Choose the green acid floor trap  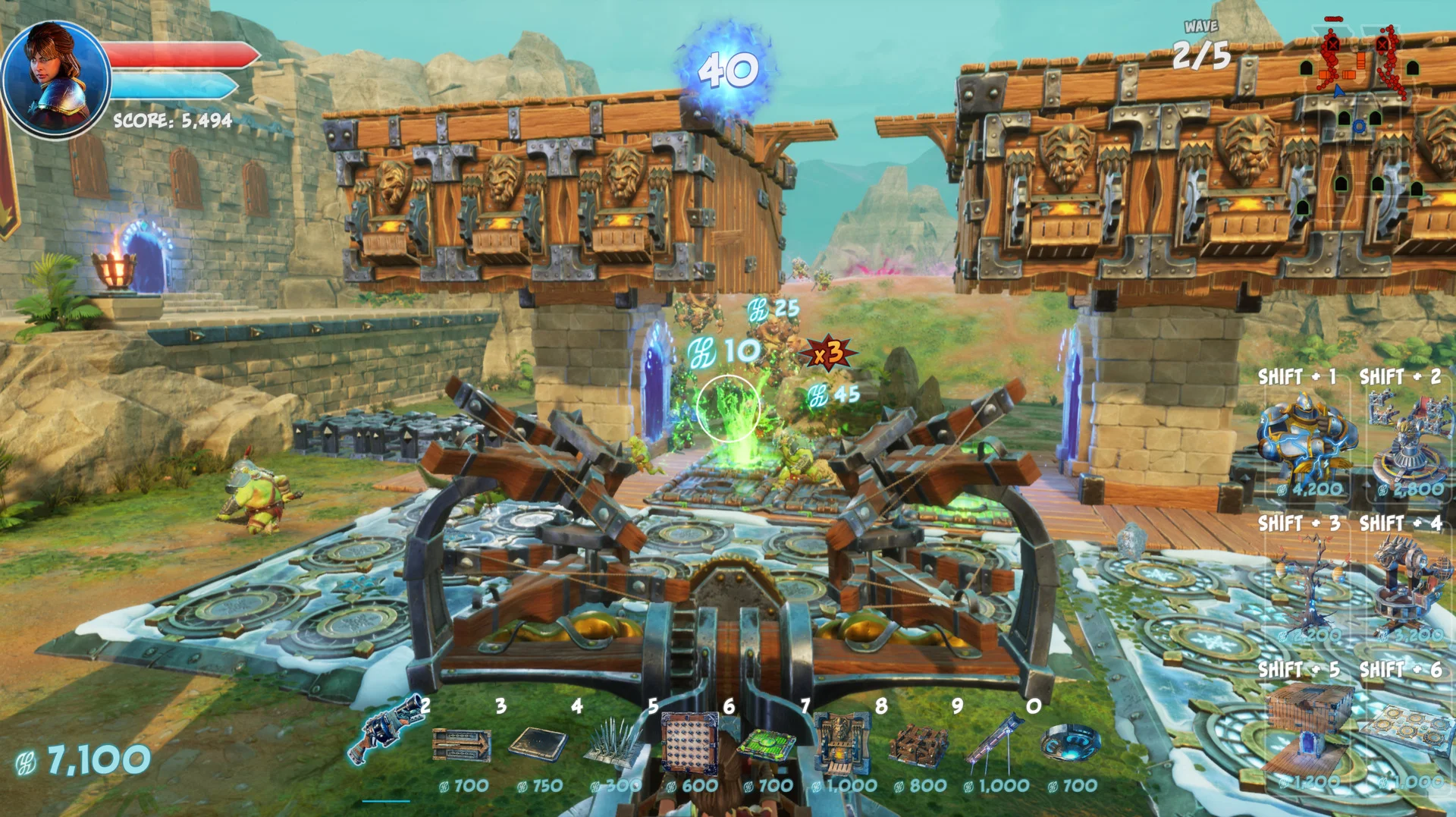(766, 745)
